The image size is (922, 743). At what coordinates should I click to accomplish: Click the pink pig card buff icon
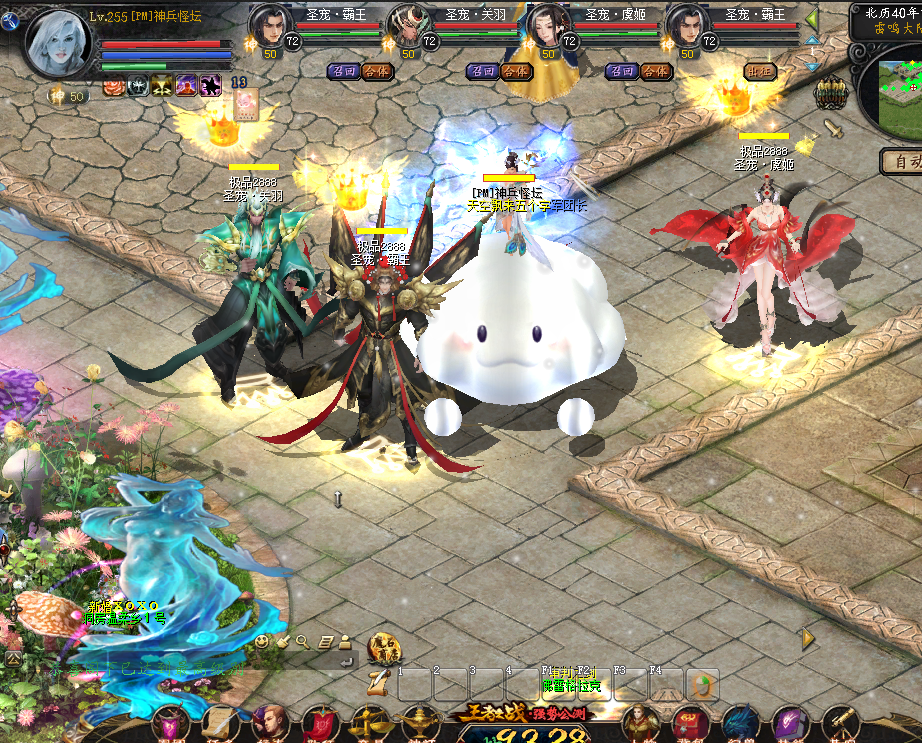[x=245, y=103]
